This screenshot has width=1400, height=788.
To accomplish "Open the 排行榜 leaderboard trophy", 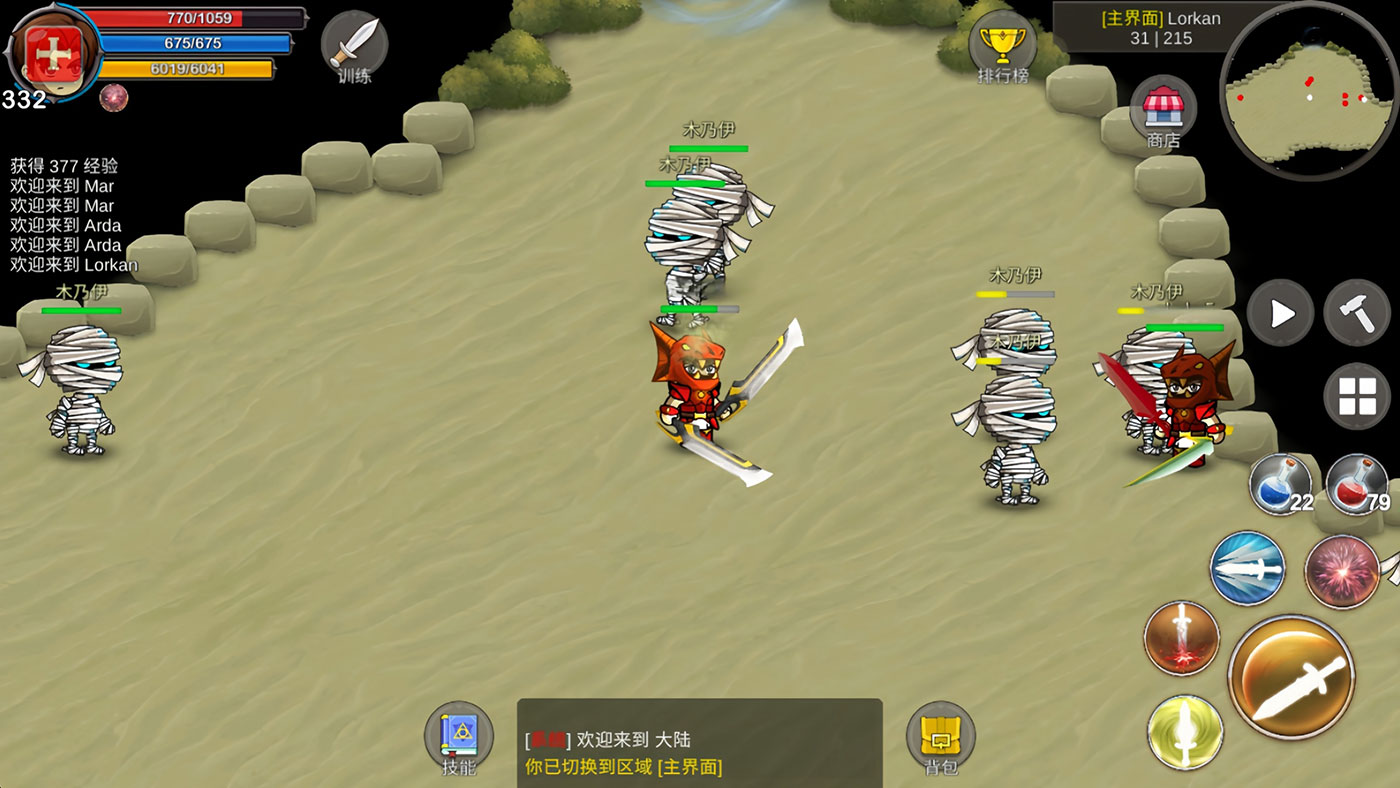I will click(1002, 44).
